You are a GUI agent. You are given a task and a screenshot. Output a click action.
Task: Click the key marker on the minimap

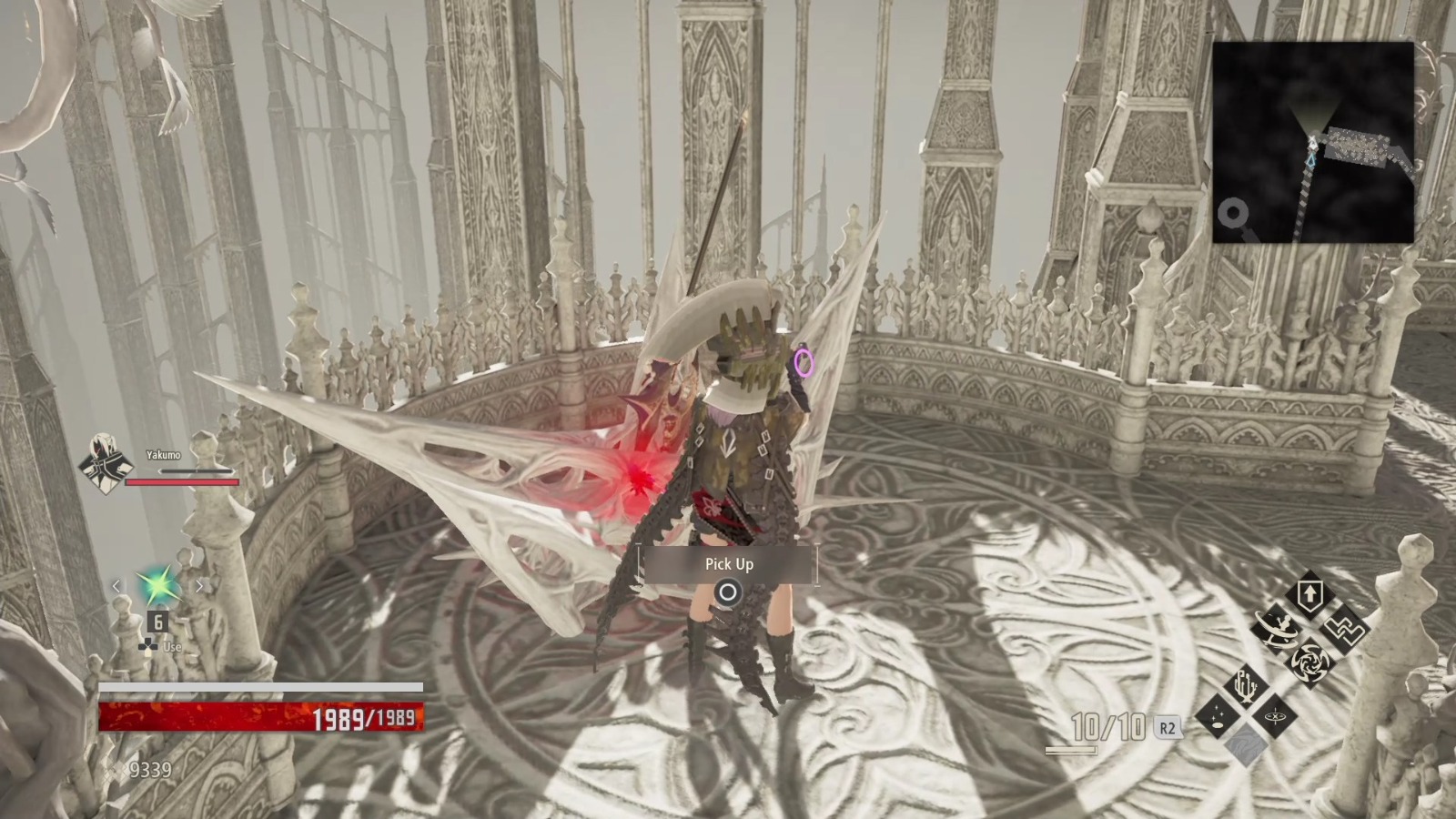pyautogui.click(x=1235, y=218)
